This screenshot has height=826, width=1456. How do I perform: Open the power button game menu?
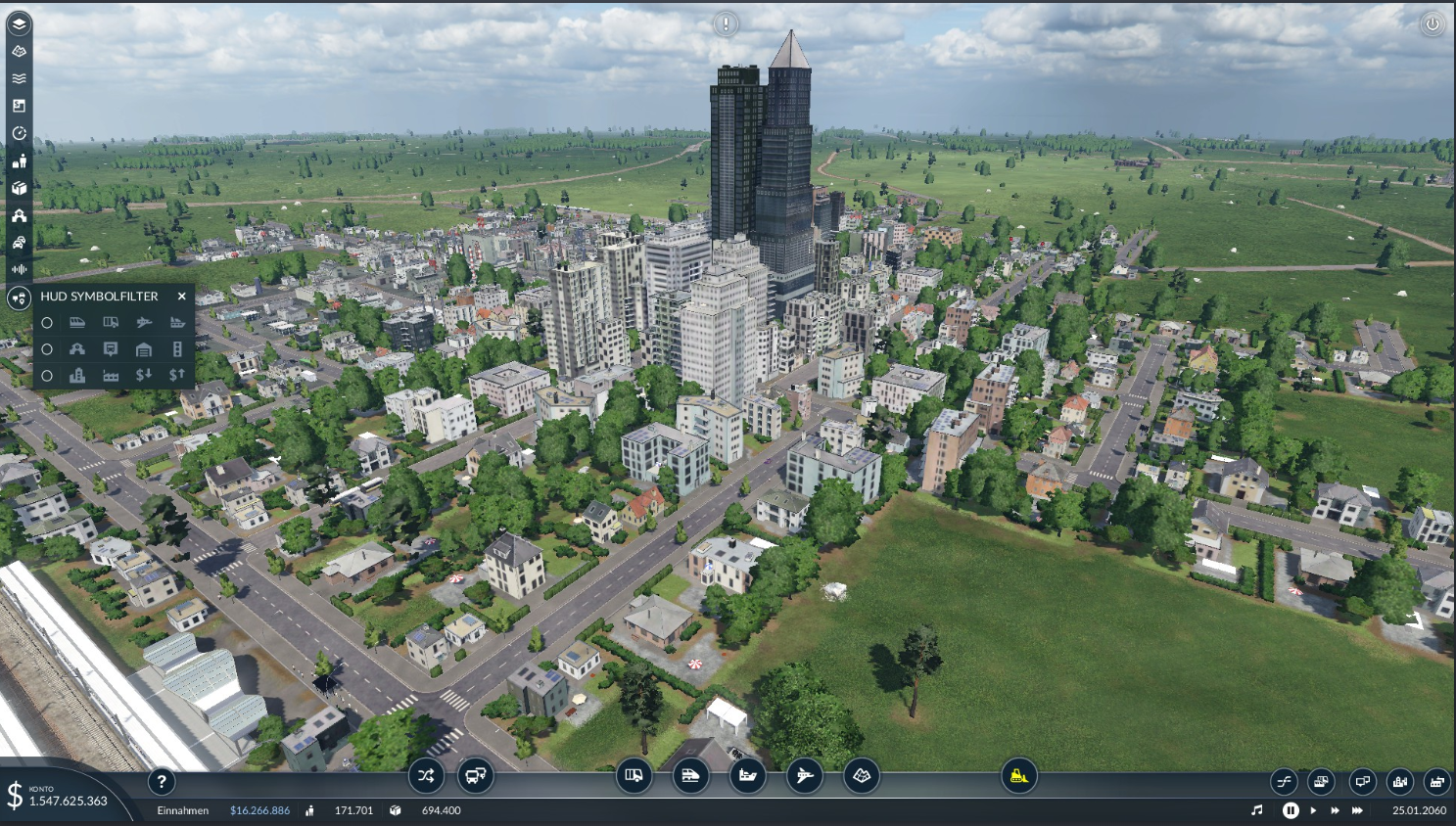pyautogui.click(x=1432, y=24)
